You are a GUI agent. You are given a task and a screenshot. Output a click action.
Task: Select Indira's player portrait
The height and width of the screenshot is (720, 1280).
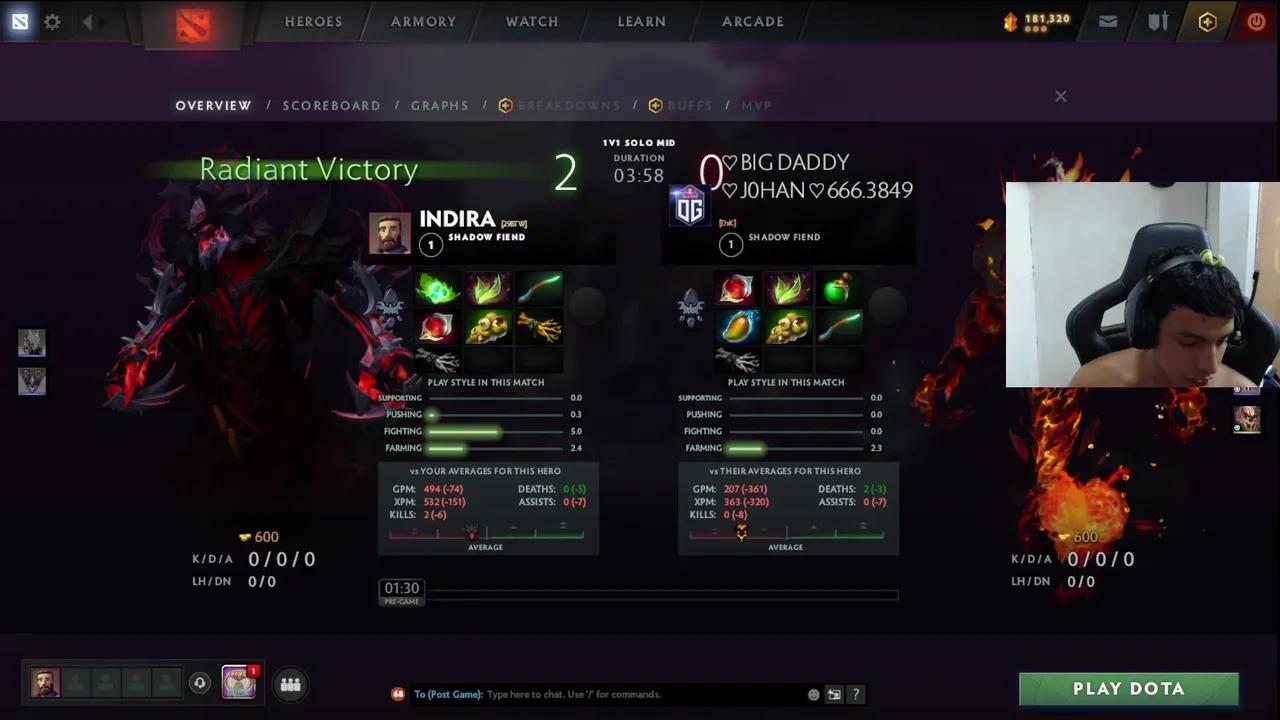[x=390, y=234]
